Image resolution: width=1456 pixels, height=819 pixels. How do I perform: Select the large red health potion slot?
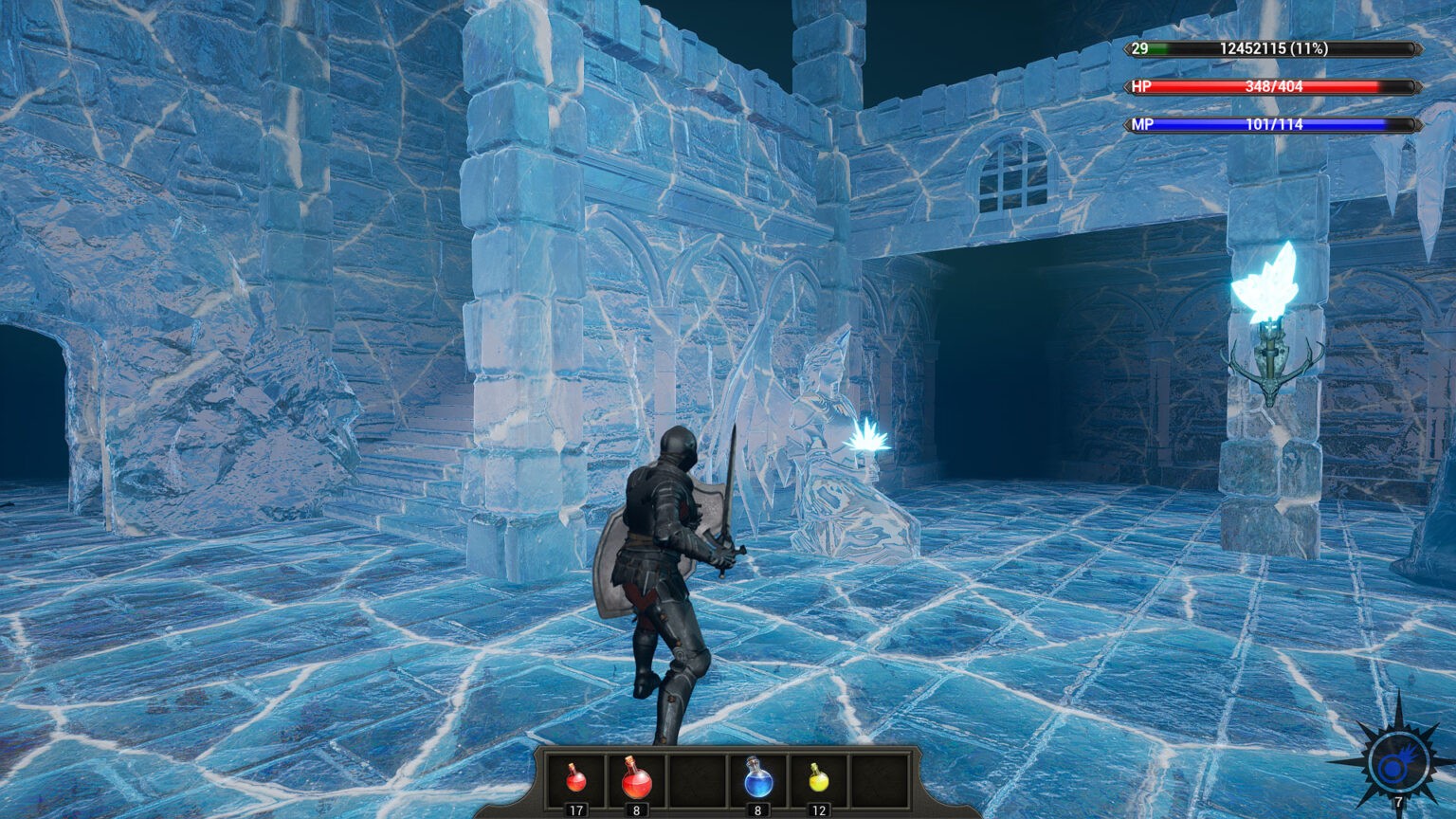click(636, 779)
